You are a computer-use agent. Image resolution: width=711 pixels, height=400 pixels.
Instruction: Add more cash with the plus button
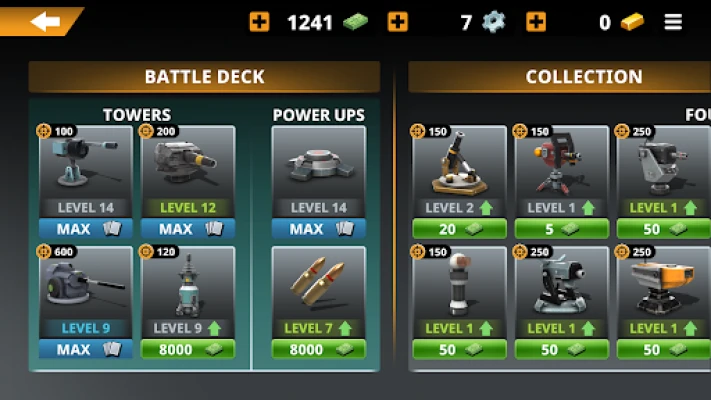click(x=259, y=22)
